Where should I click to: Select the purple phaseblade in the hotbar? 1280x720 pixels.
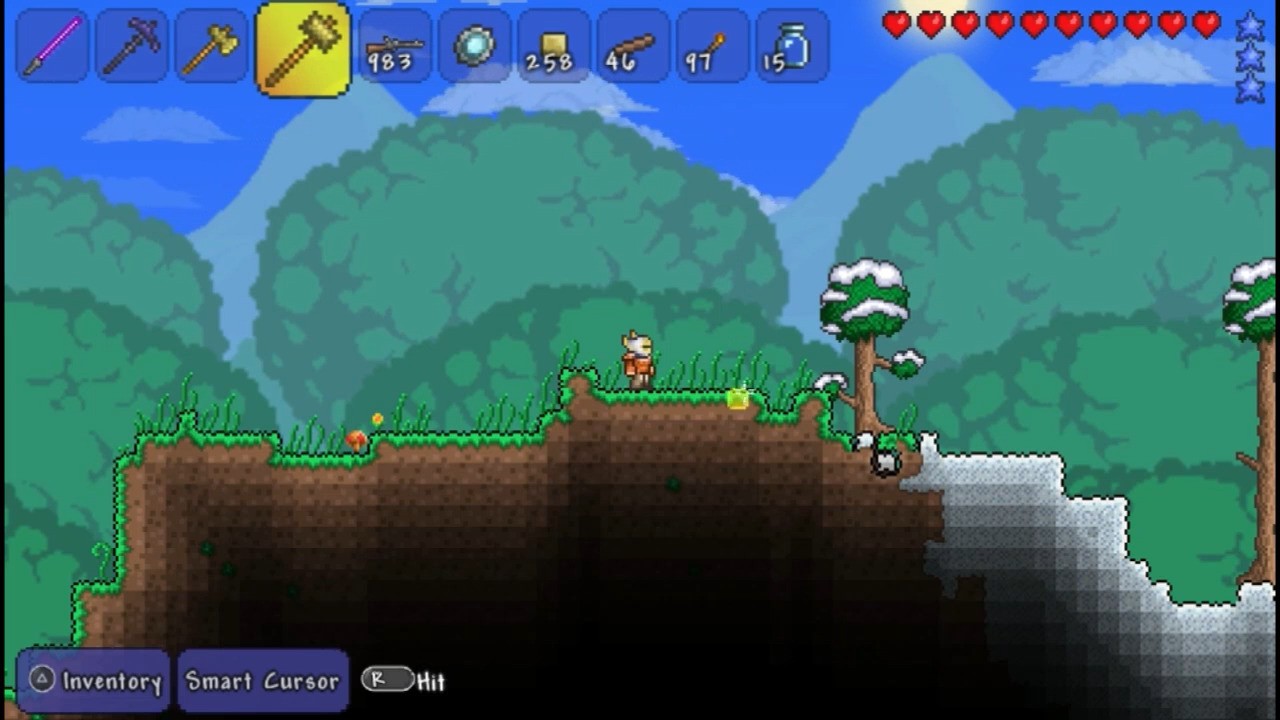(51, 46)
